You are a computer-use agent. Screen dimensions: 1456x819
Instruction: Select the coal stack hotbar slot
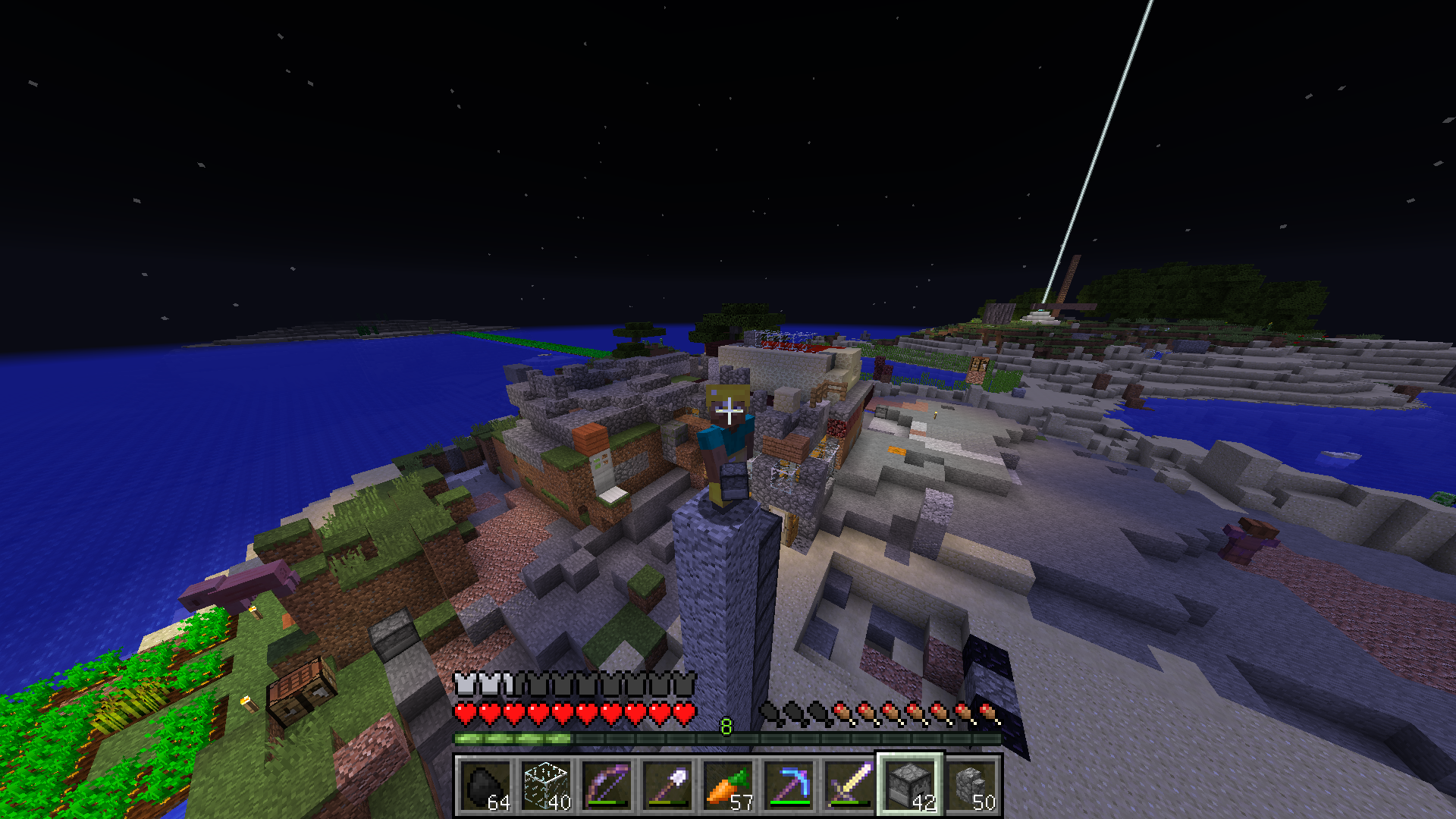click(x=485, y=786)
